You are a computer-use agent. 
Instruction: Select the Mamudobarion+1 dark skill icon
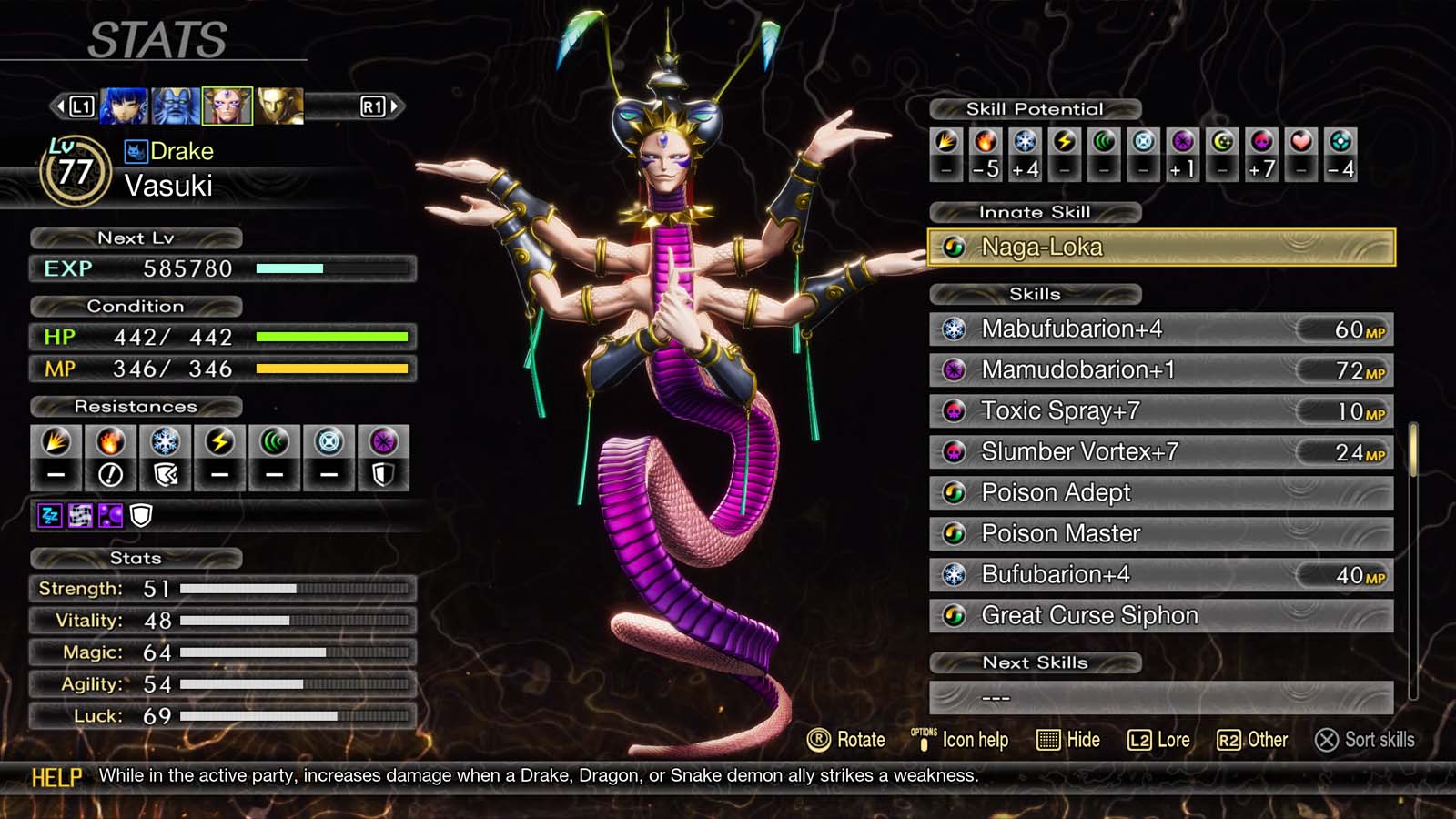point(955,370)
